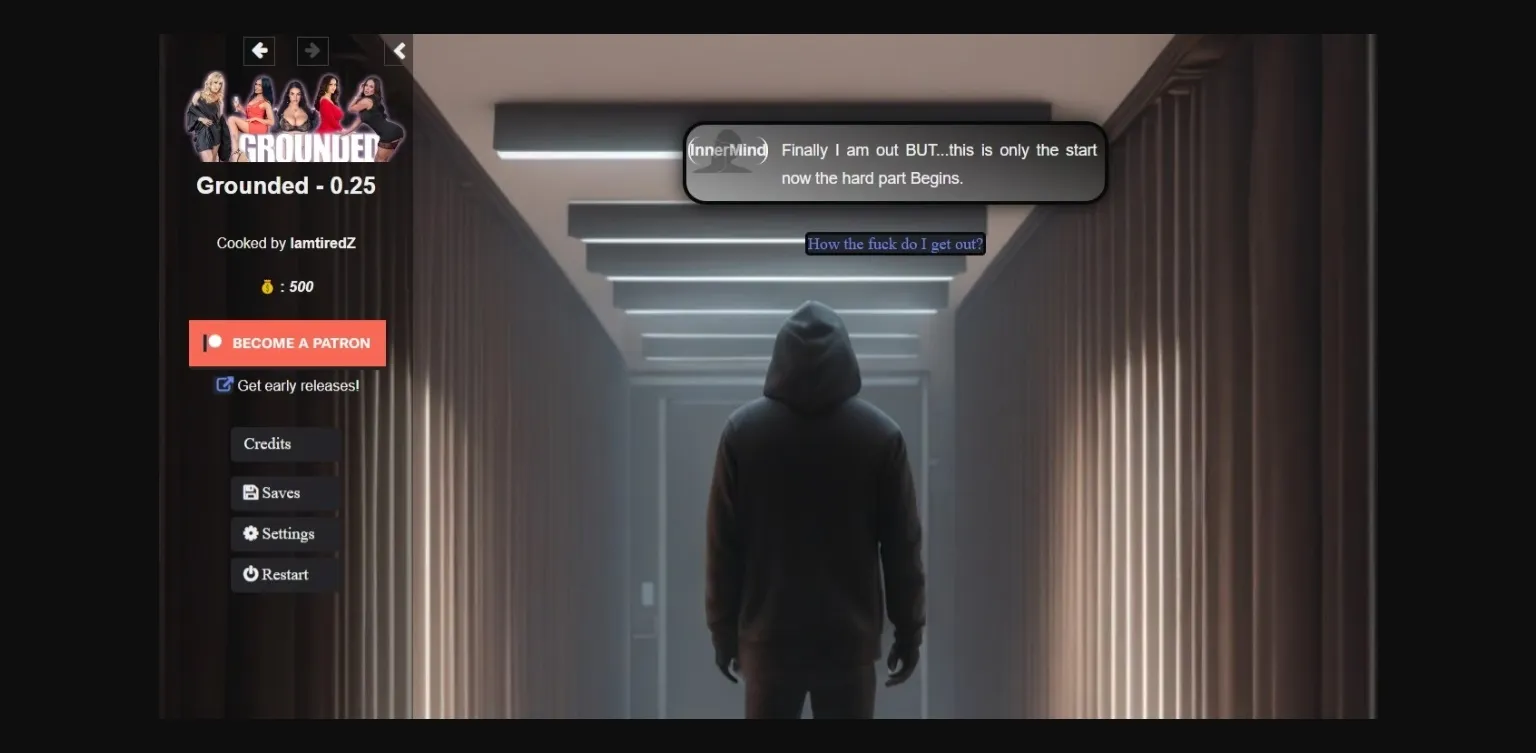Restart the game using the power icon

tap(250, 574)
